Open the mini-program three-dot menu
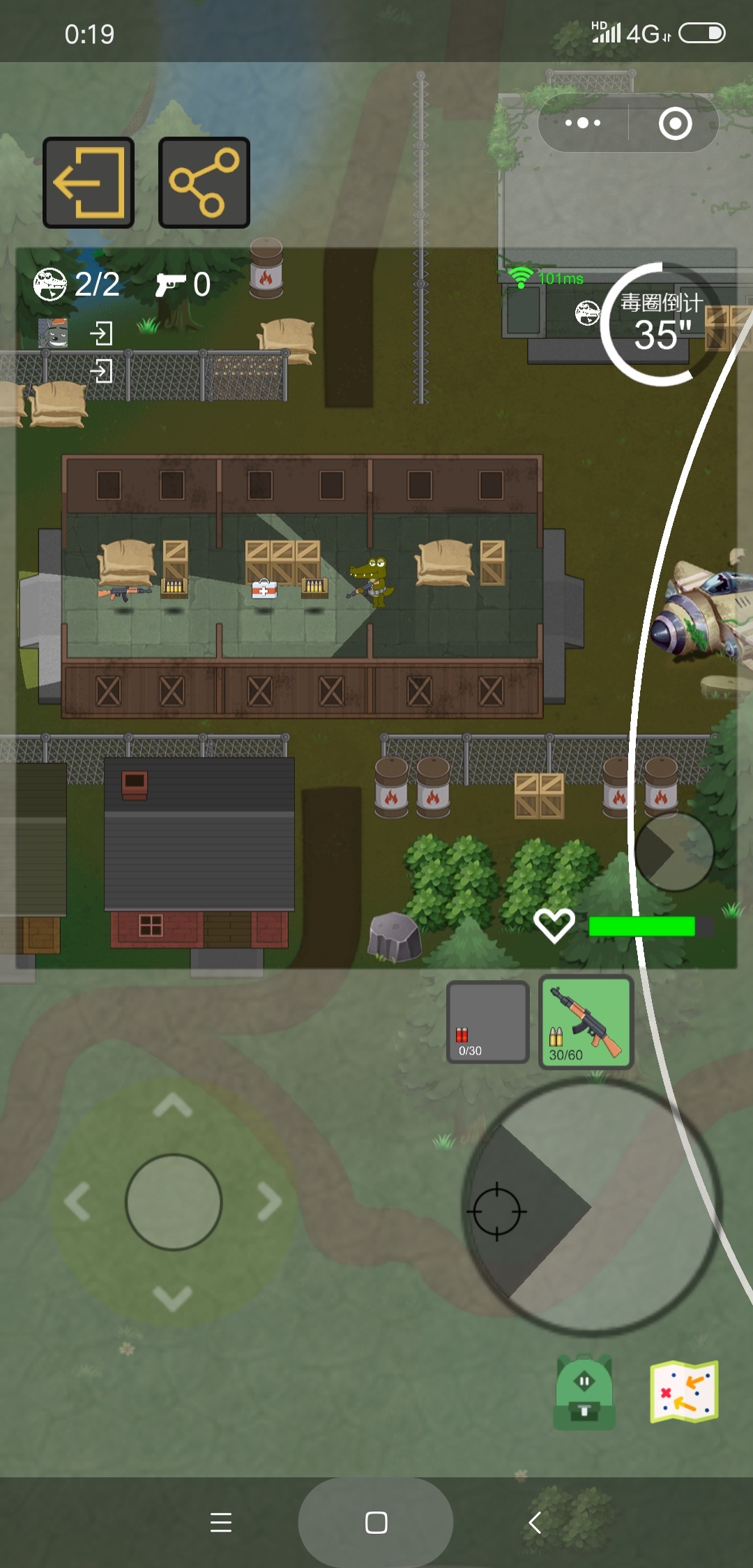 pyautogui.click(x=583, y=123)
